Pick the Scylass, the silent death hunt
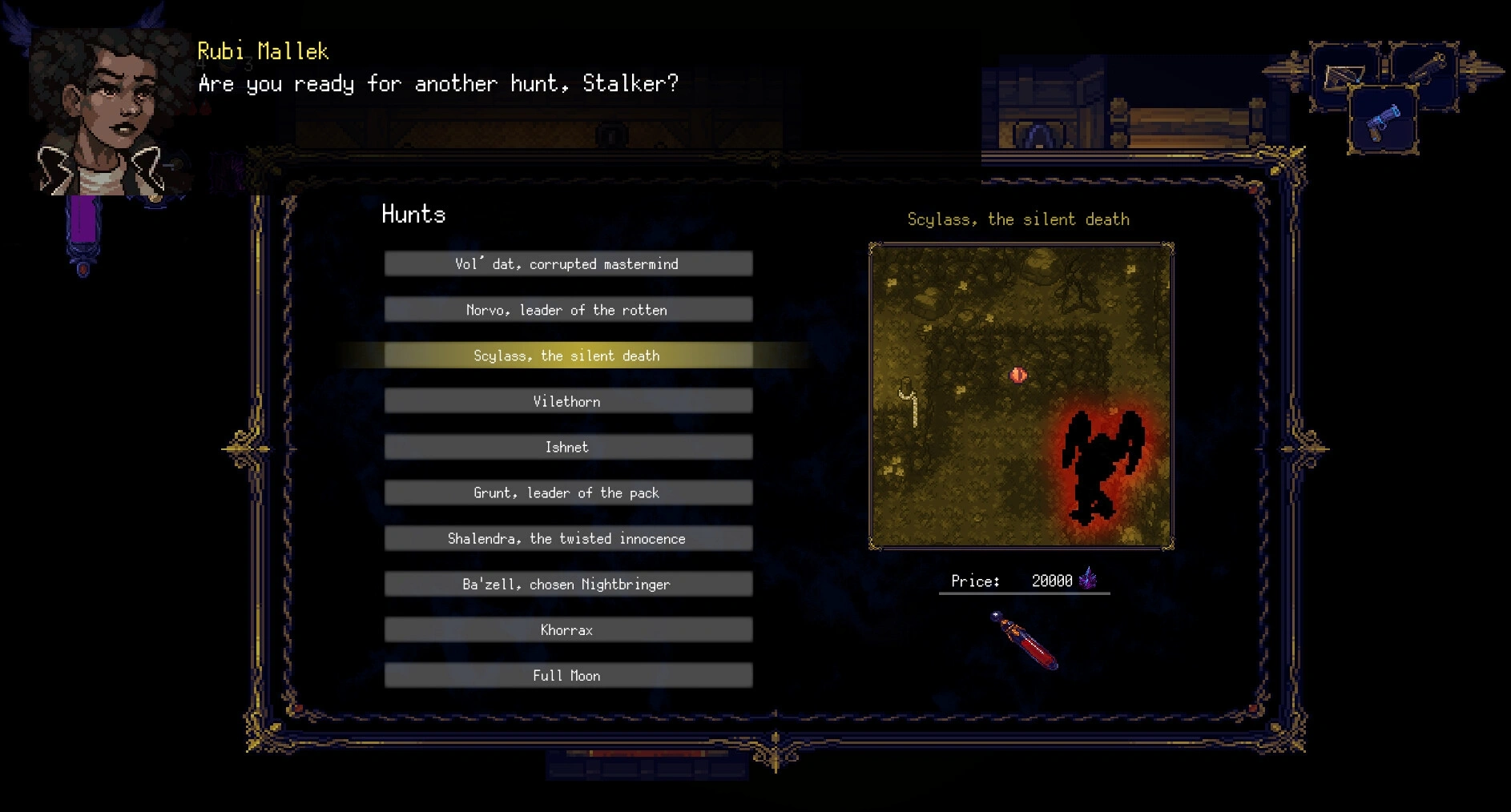This screenshot has height=812, width=1511. click(x=567, y=356)
